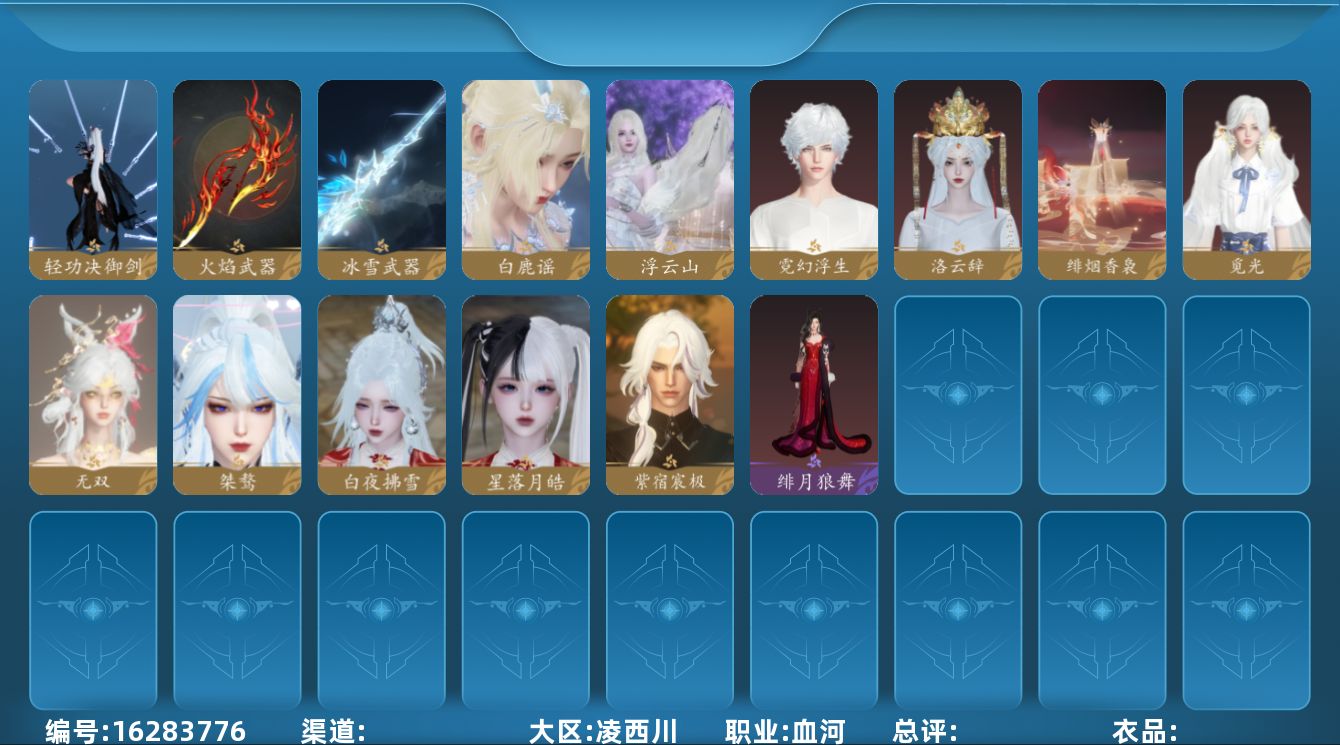This screenshot has height=745, width=1340.
Task: View the 星落月皓 face card
Action: (525, 395)
